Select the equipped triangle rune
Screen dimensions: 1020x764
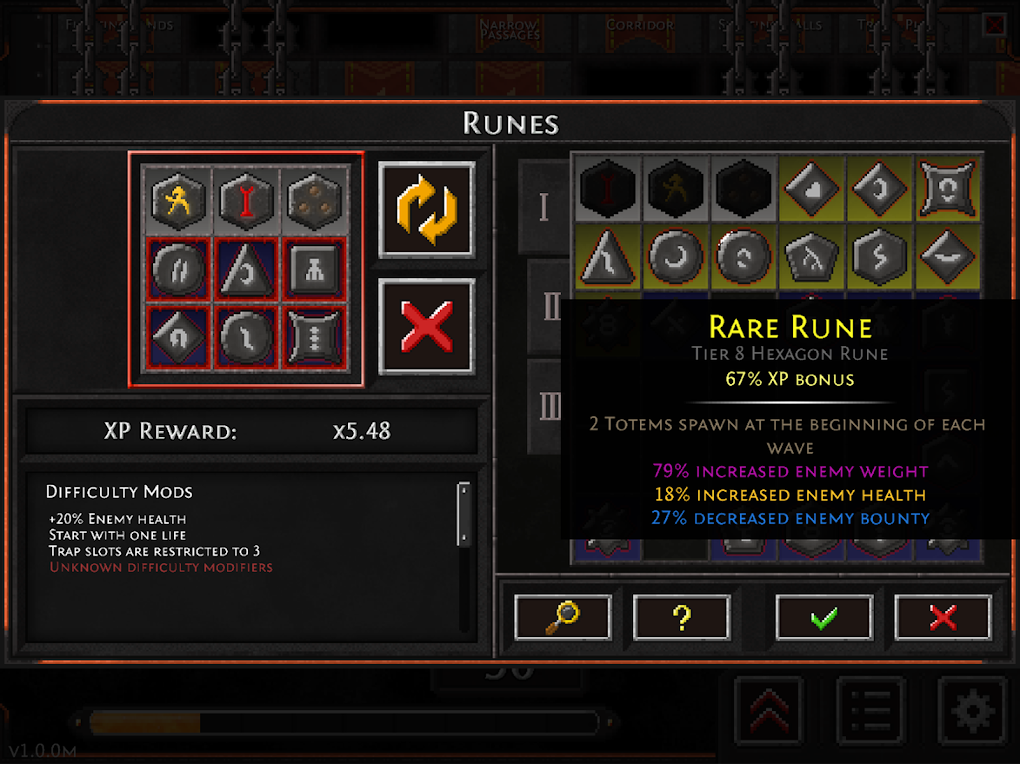click(246, 268)
